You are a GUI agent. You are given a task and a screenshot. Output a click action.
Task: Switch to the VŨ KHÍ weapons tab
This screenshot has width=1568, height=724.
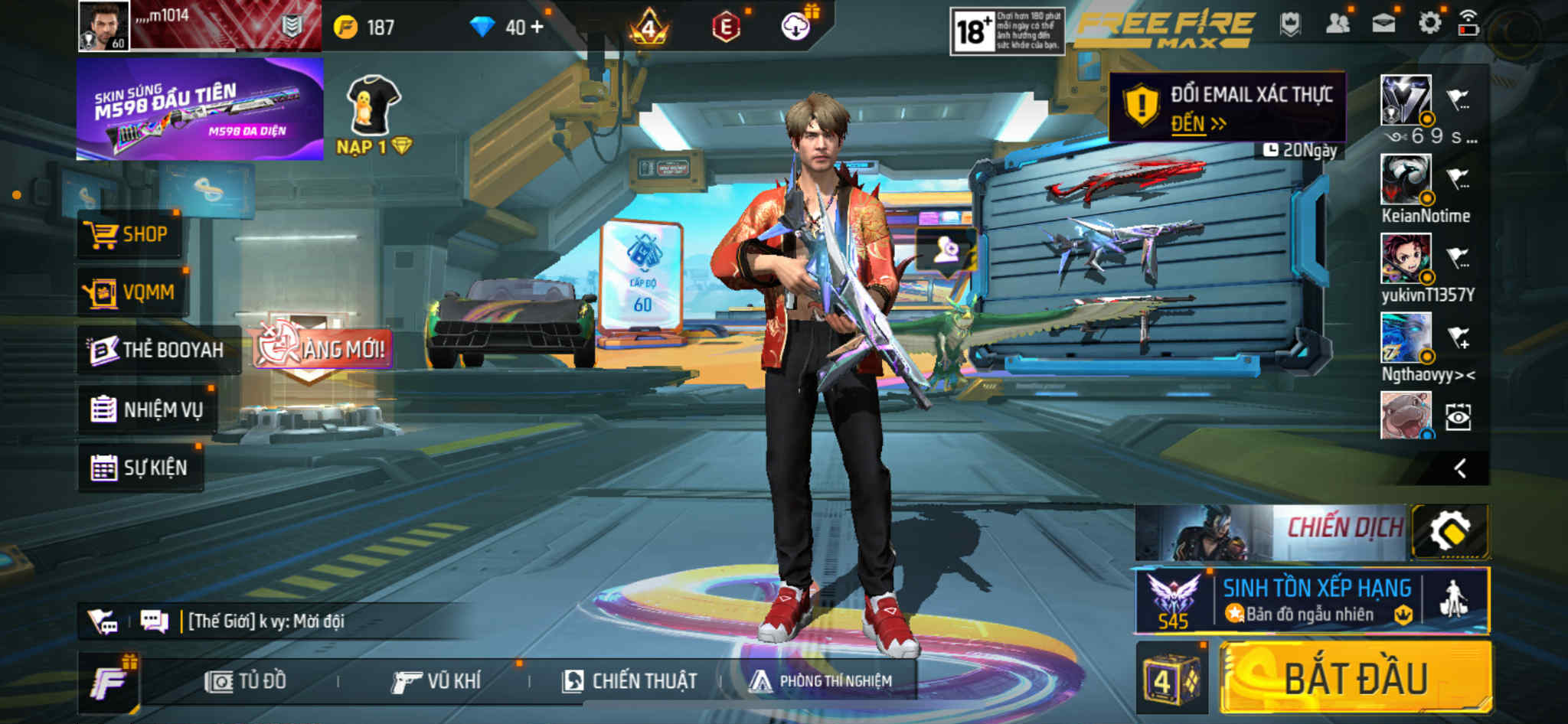(x=436, y=681)
